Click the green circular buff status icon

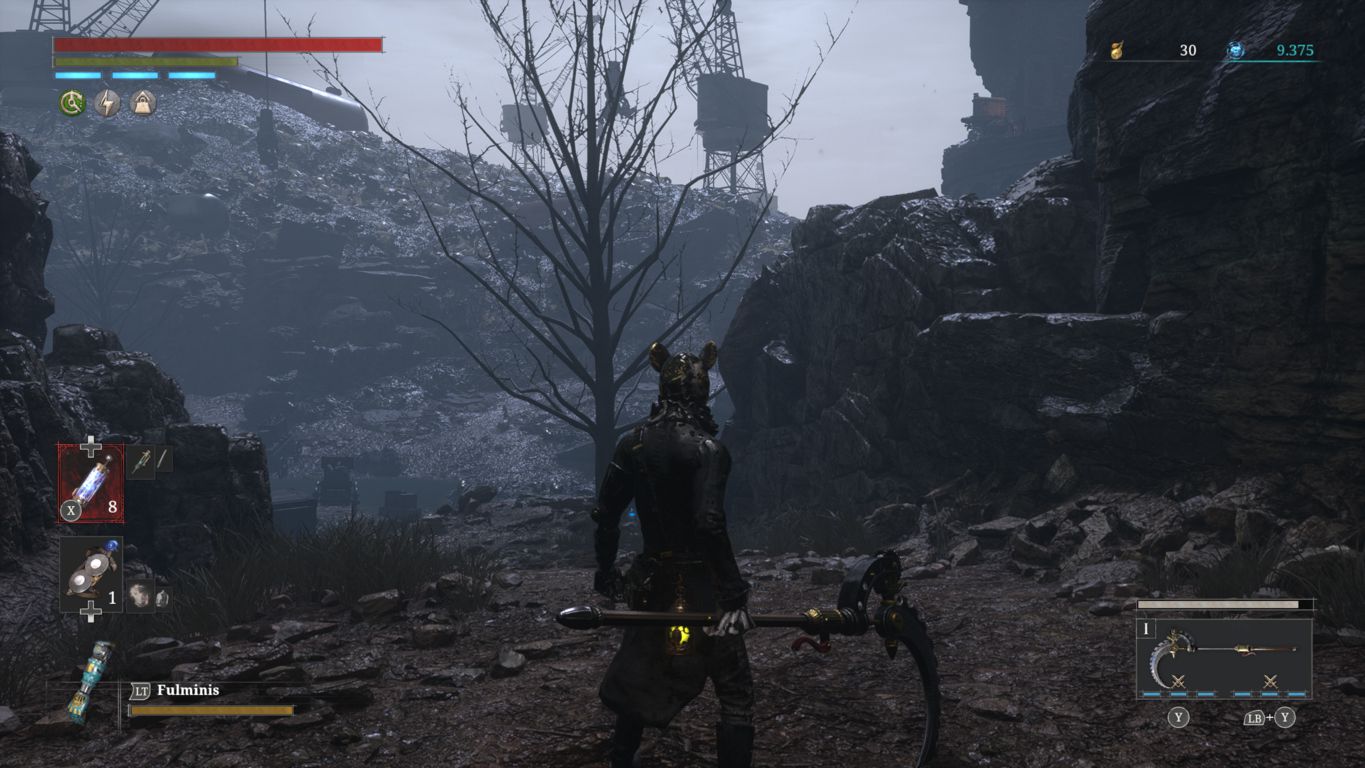(x=71, y=102)
